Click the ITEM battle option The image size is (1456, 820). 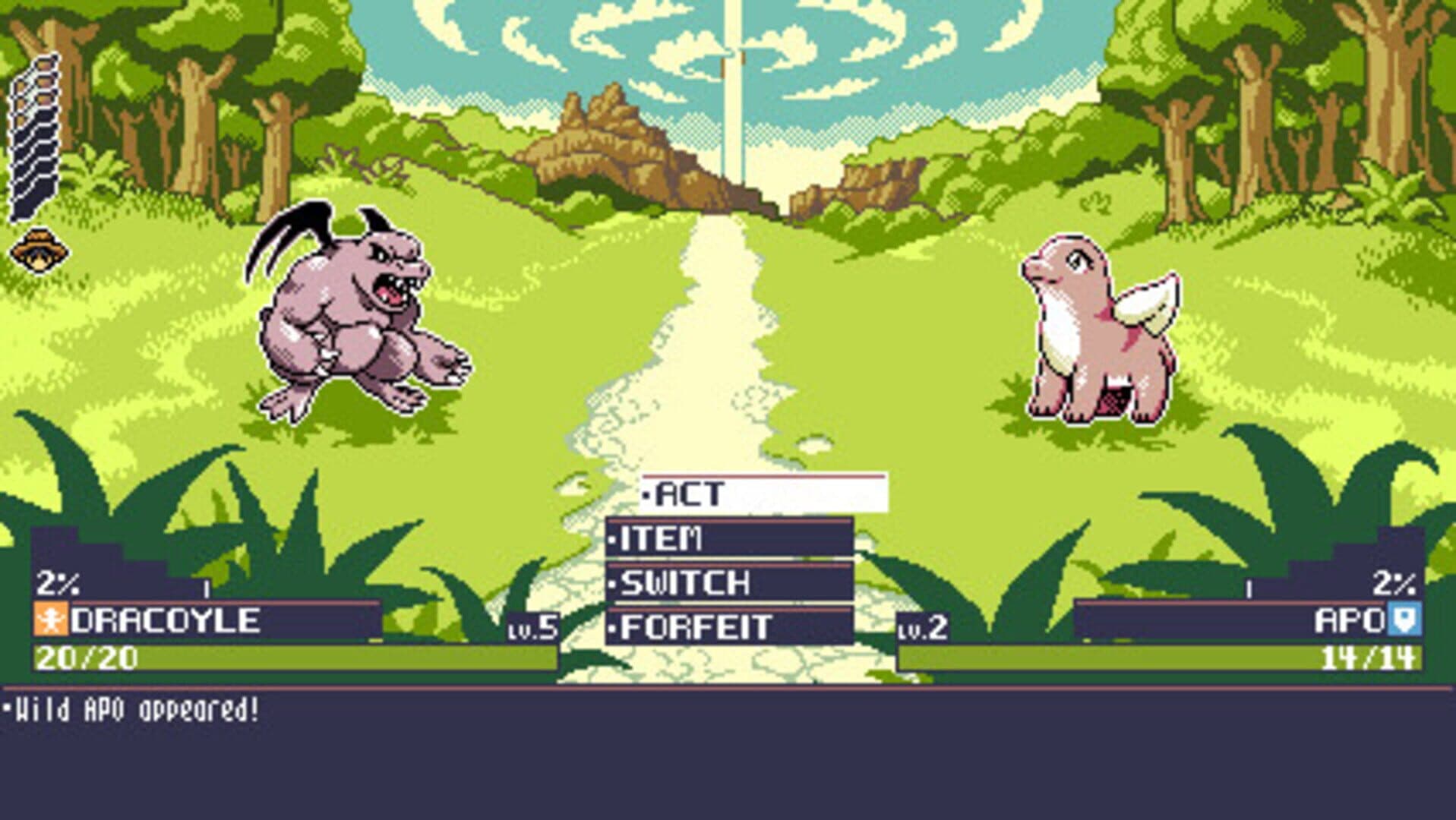pos(661,536)
